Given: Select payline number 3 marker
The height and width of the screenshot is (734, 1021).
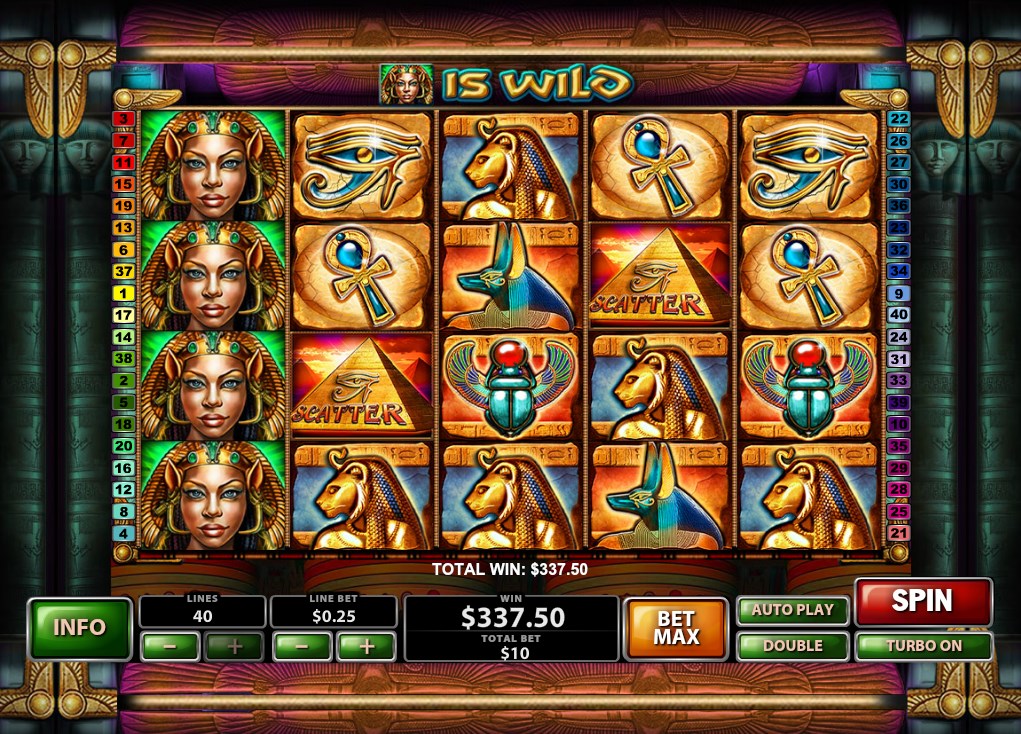Looking at the screenshot, I should pos(124,119).
